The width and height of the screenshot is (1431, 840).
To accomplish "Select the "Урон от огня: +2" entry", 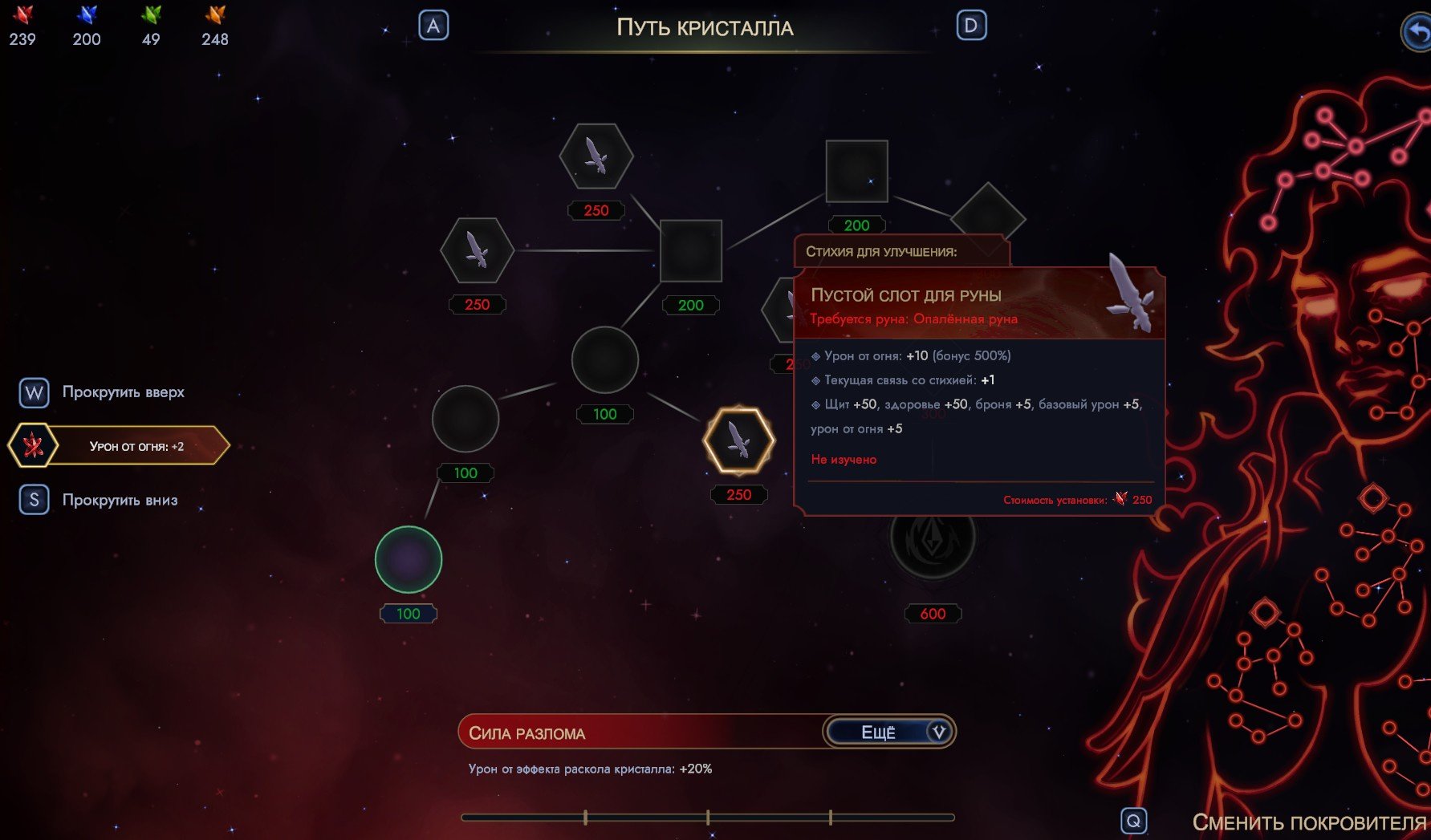I will click(120, 446).
